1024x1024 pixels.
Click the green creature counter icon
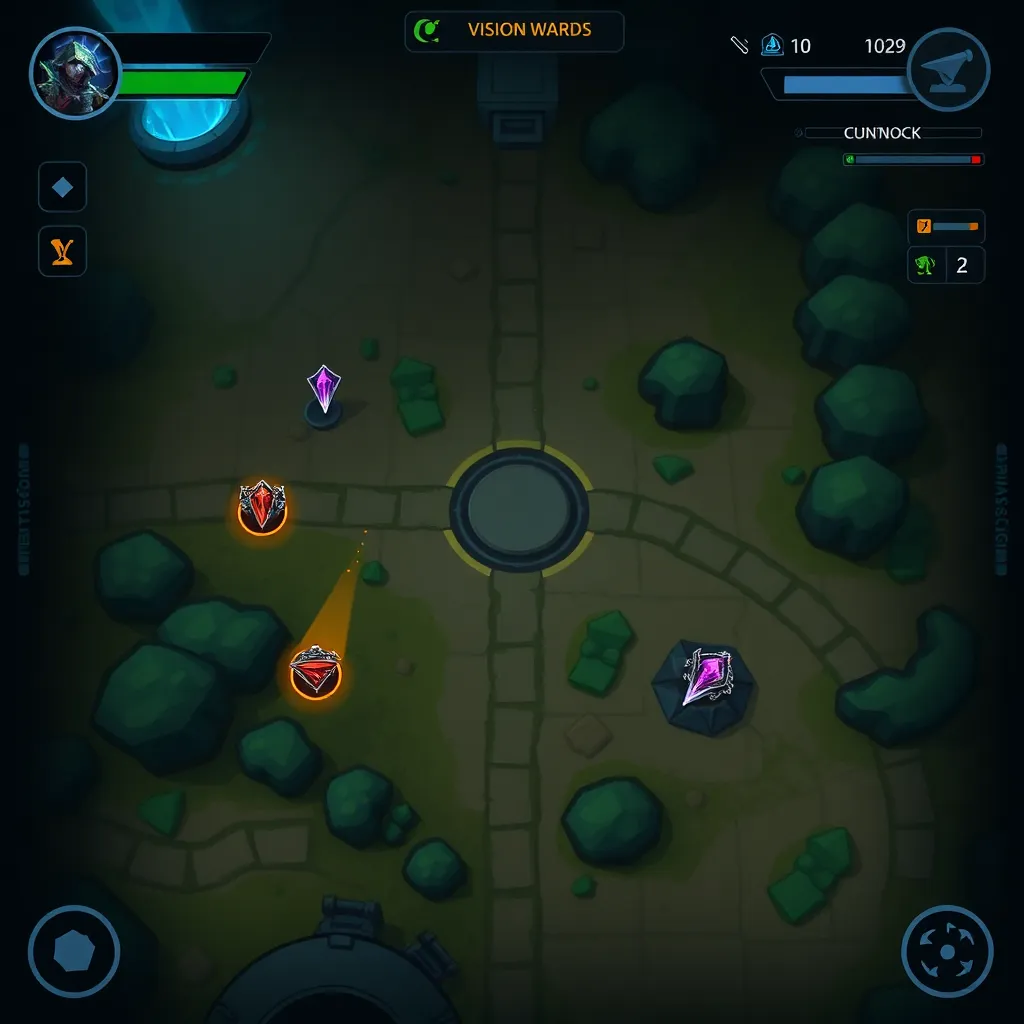point(926,266)
